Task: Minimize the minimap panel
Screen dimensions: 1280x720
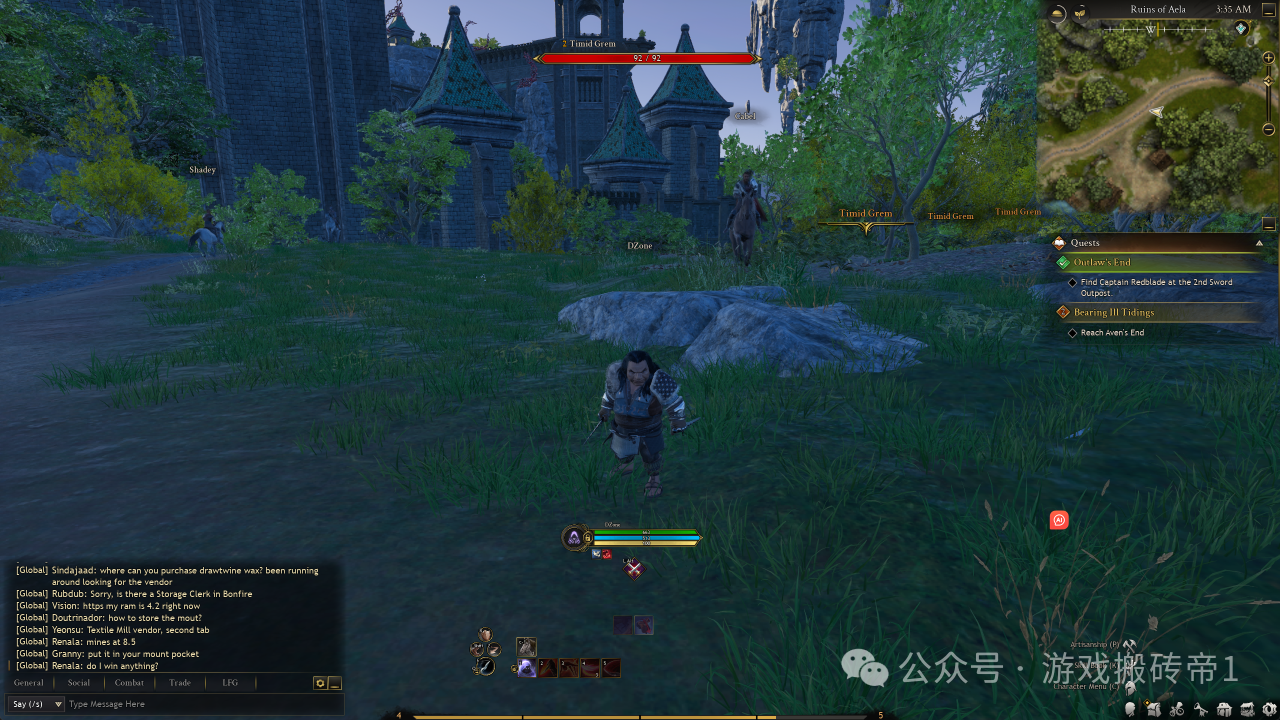Action: pyautogui.click(x=1269, y=223)
